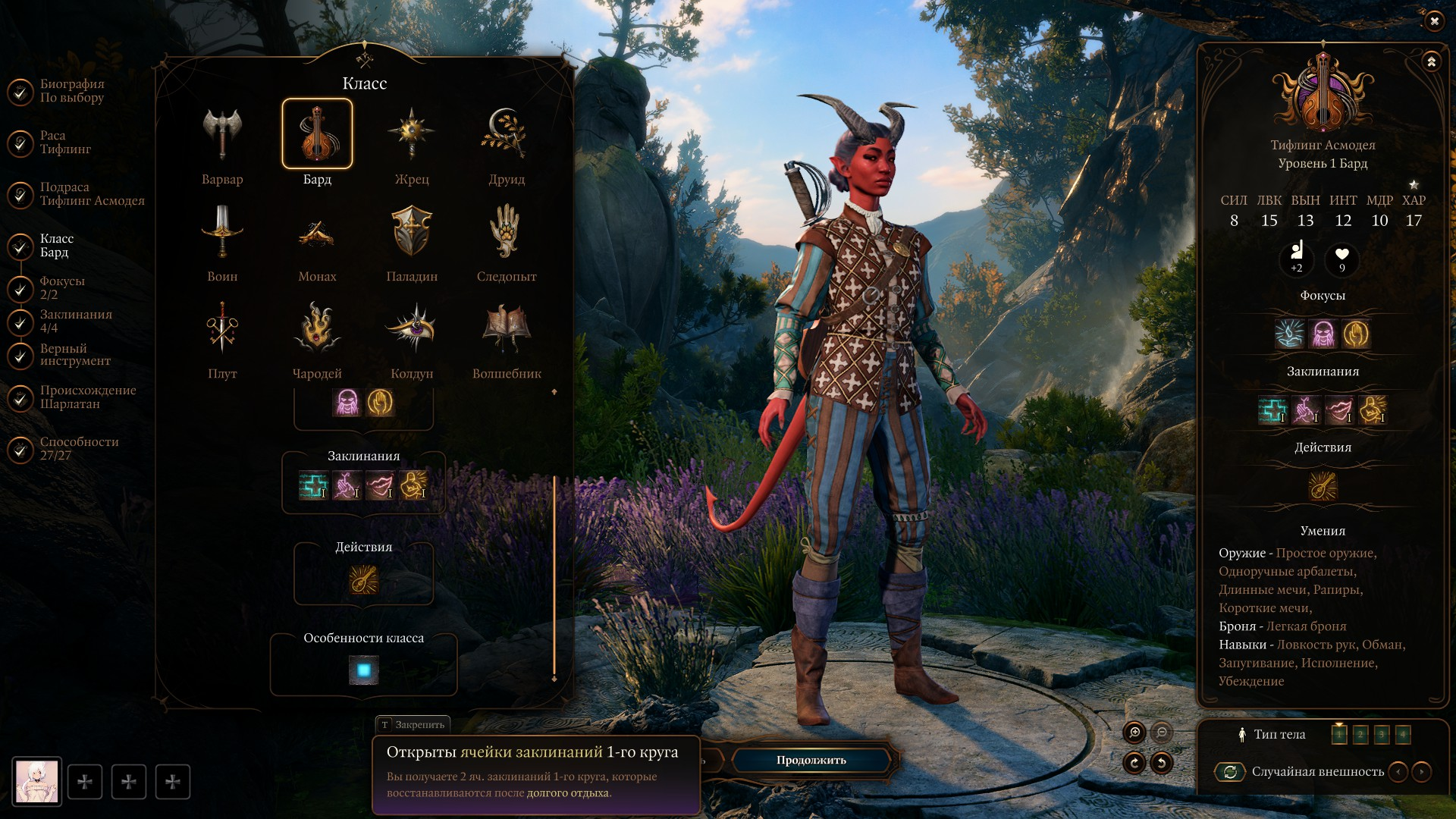Screen dimensions: 1456x819
Task: Select the white-haired character portrait
Action: (37, 782)
